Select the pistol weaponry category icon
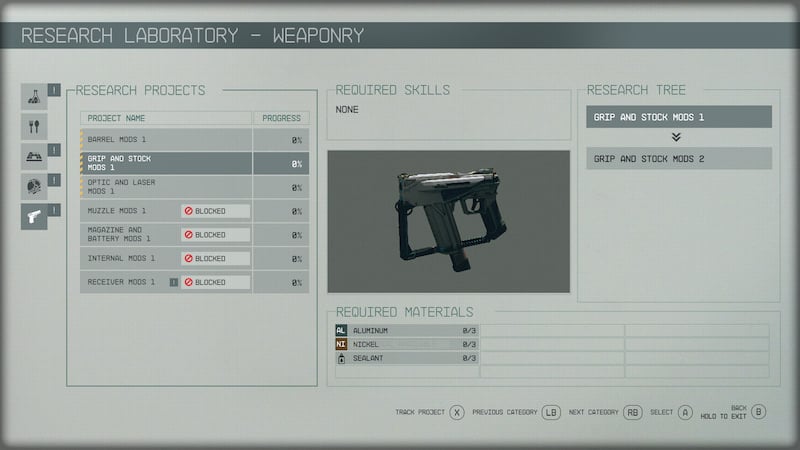The width and height of the screenshot is (800, 450). (x=35, y=214)
